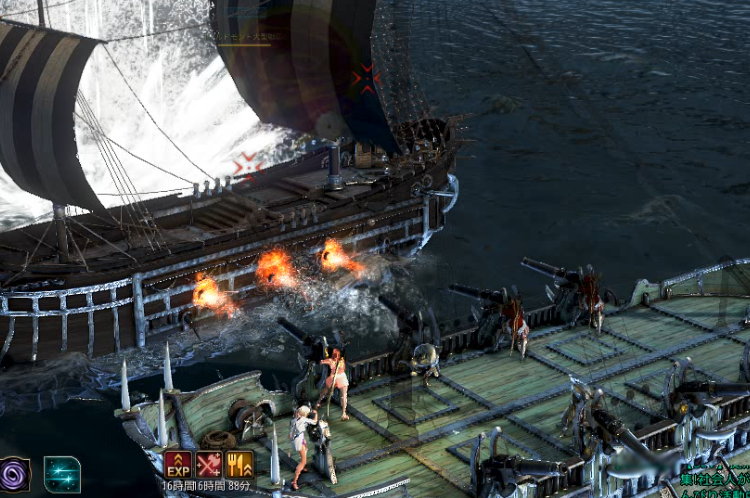
Task: Select the crossed weapons buff icon
Action: coord(209,464)
